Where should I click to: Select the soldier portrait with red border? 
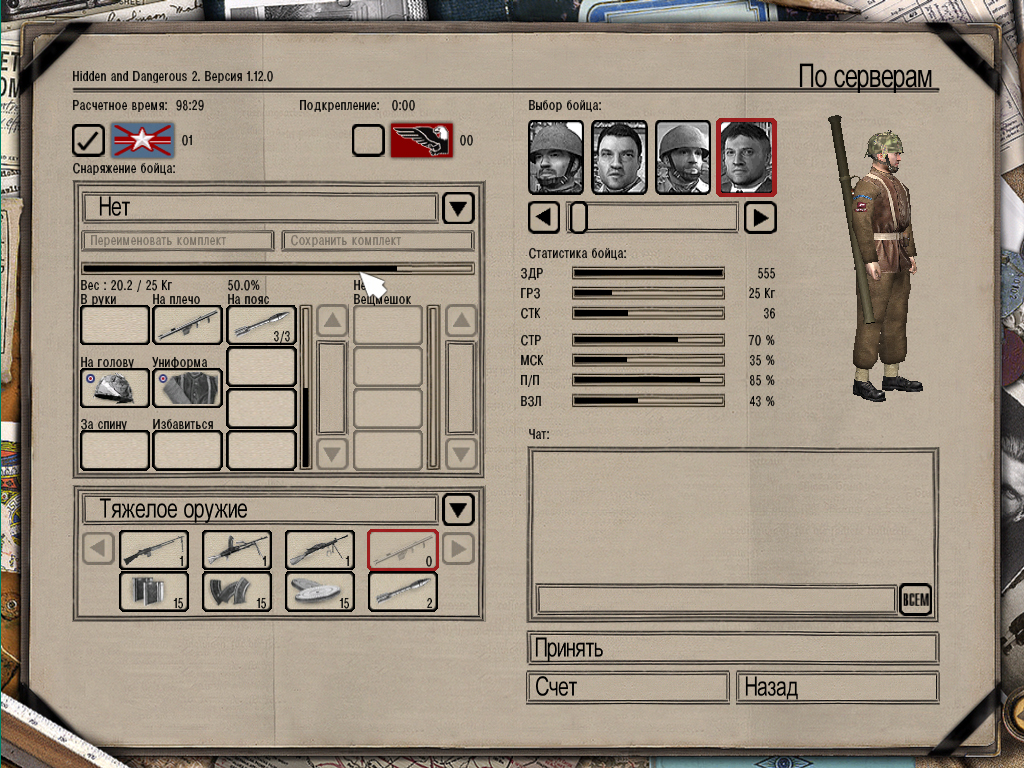[746, 158]
